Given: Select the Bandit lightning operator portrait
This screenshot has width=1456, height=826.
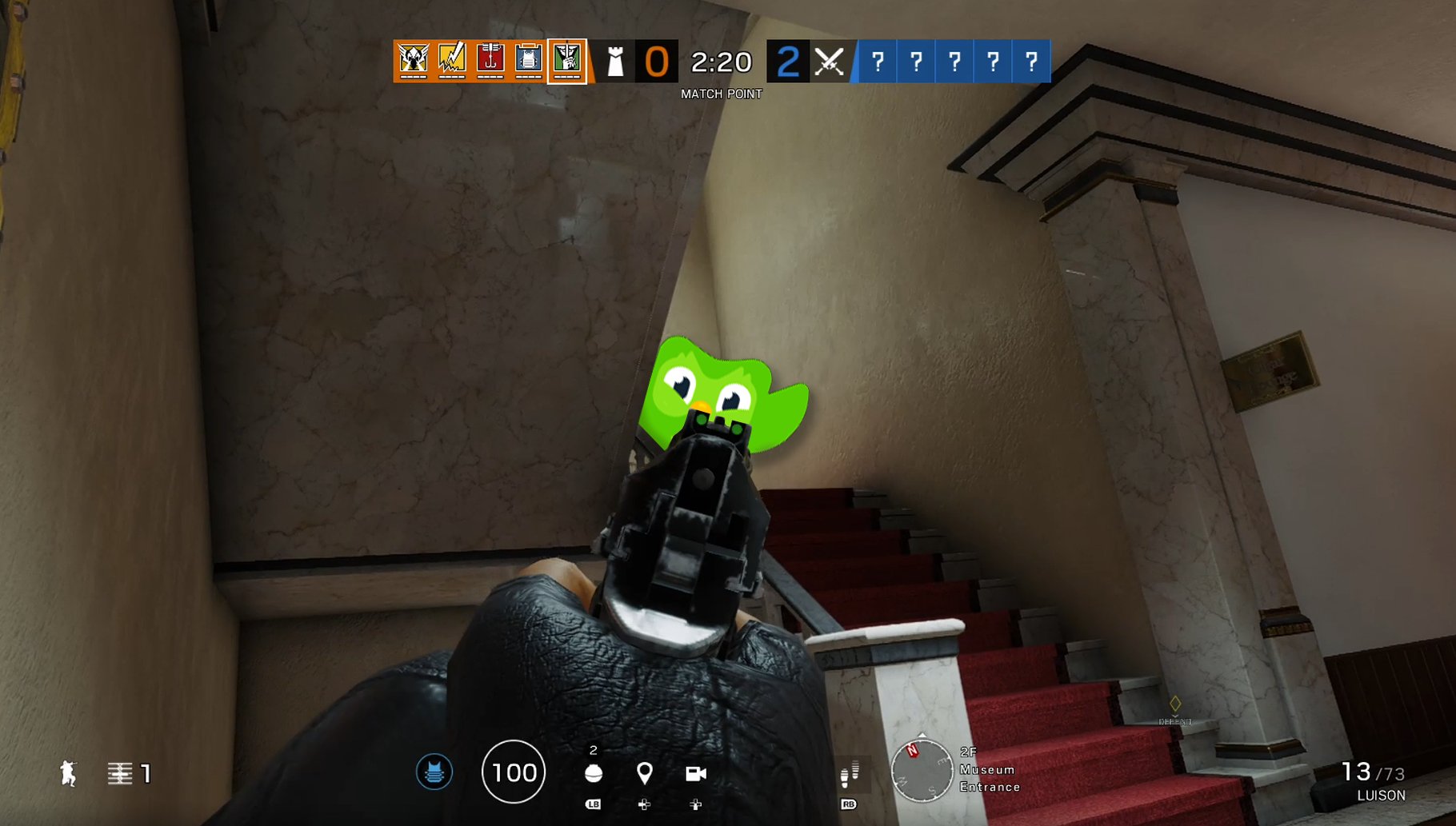Looking at the screenshot, I should click(x=452, y=61).
